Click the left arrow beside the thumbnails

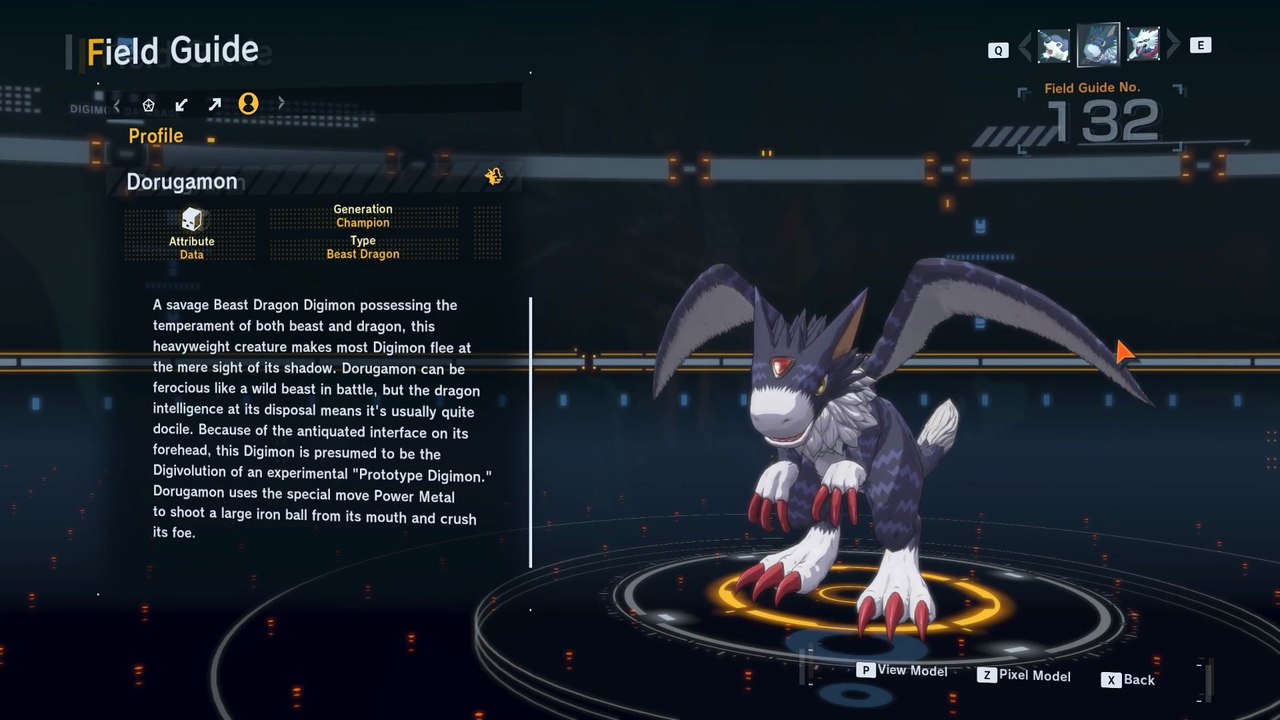click(1025, 46)
